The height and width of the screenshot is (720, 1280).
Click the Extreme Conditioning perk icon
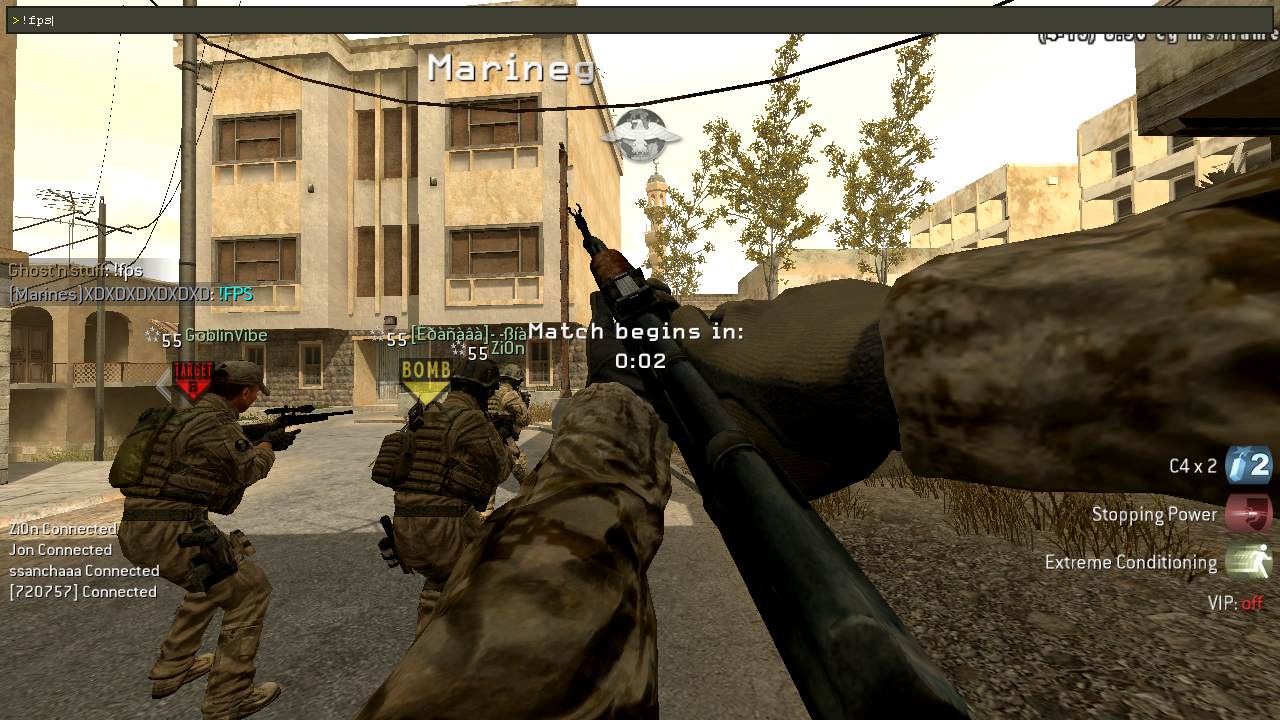pyautogui.click(x=1248, y=561)
